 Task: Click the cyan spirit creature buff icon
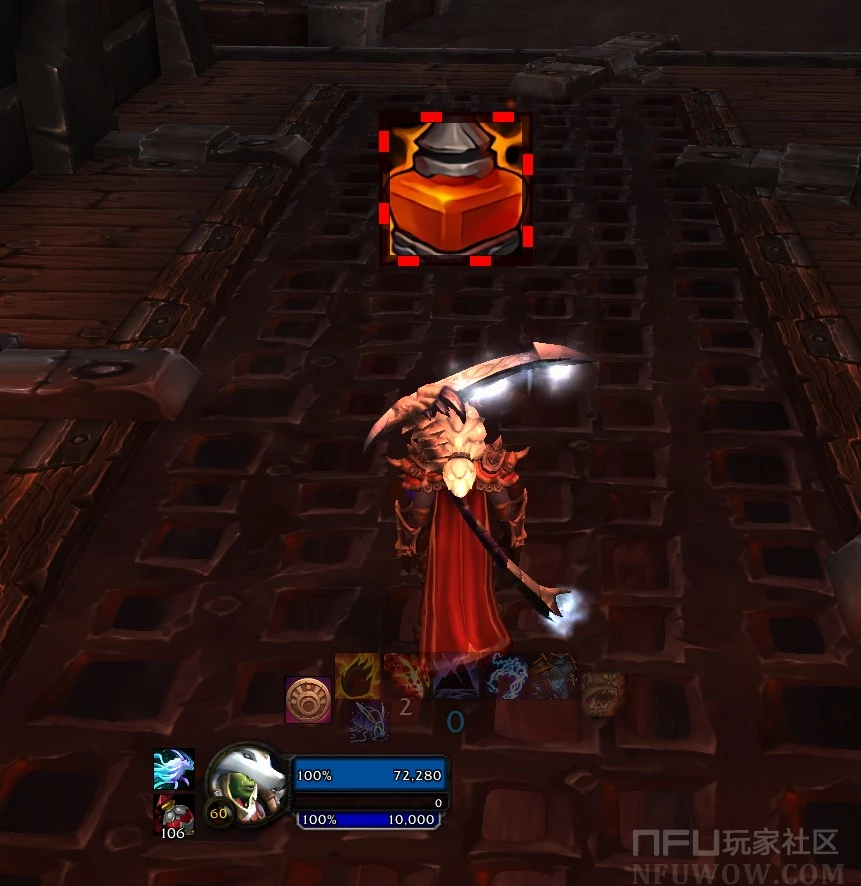click(x=173, y=770)
